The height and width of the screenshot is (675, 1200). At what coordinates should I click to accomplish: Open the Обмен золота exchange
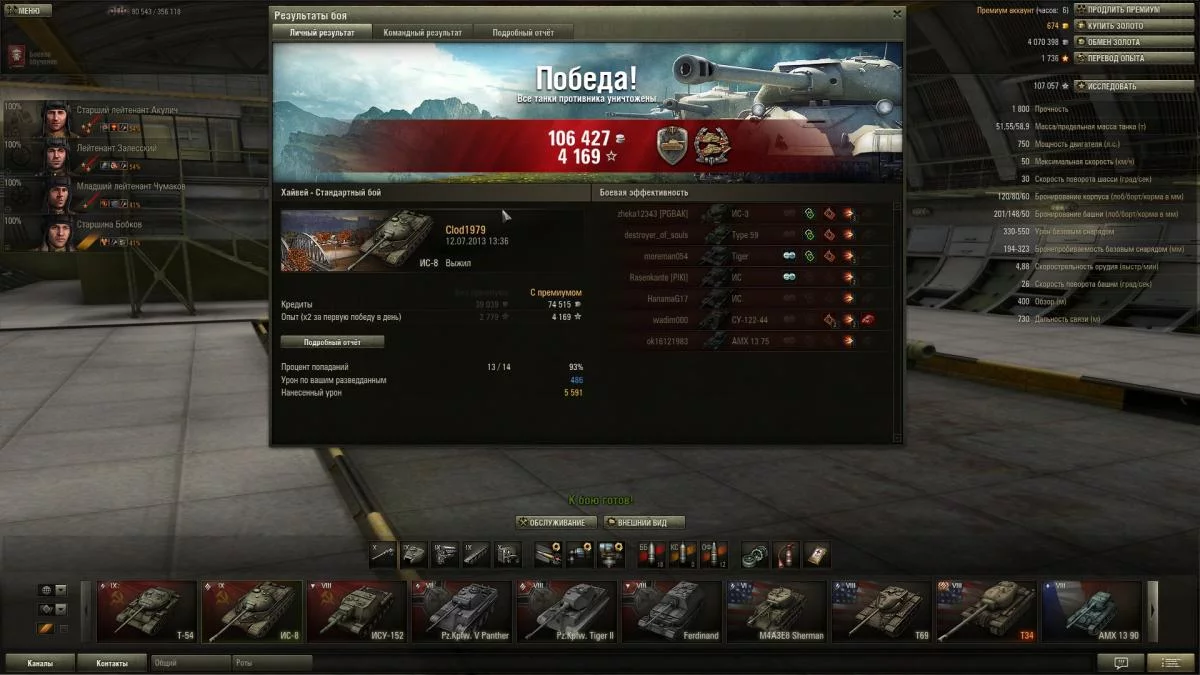tap(1119, 42)
